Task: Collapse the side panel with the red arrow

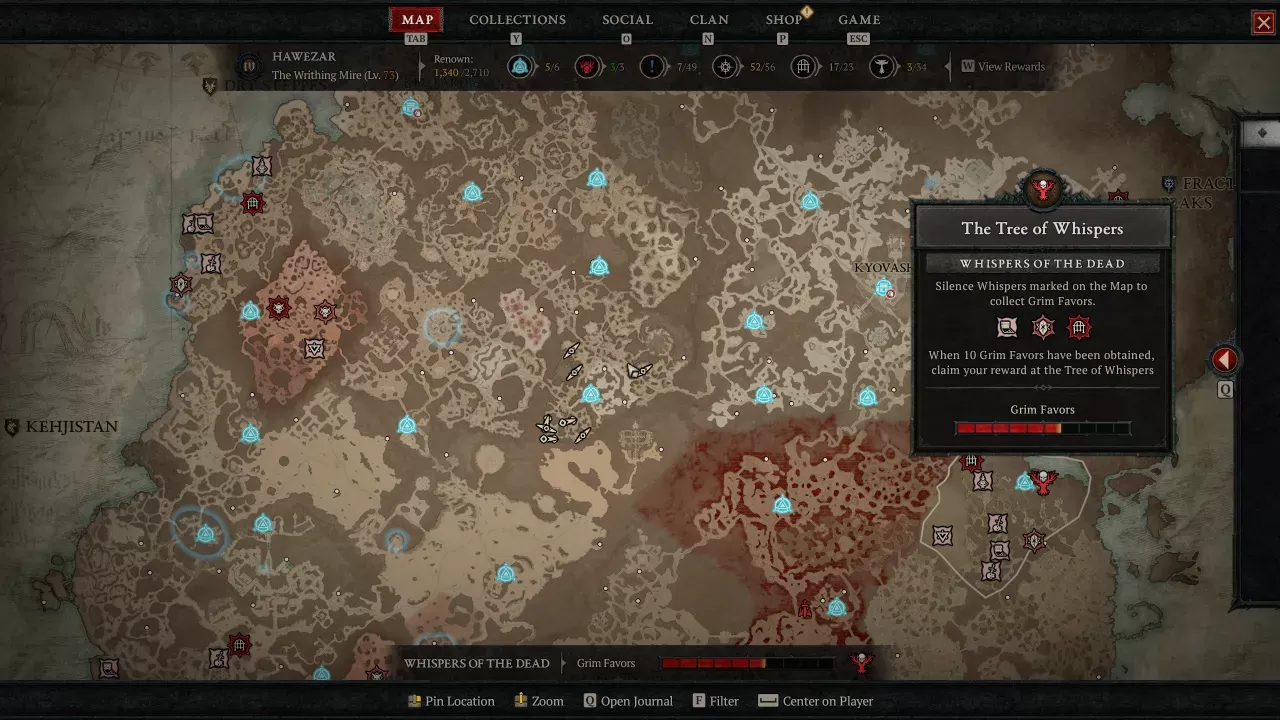Action: coord(1225,360)
